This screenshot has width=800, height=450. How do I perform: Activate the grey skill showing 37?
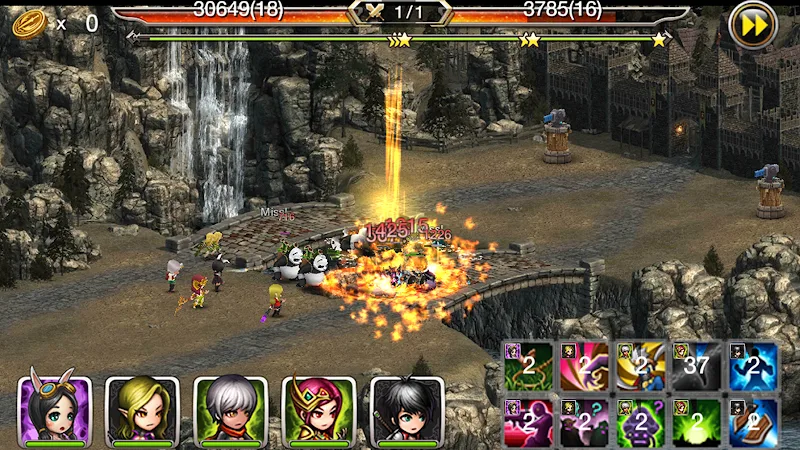point(697,366)
